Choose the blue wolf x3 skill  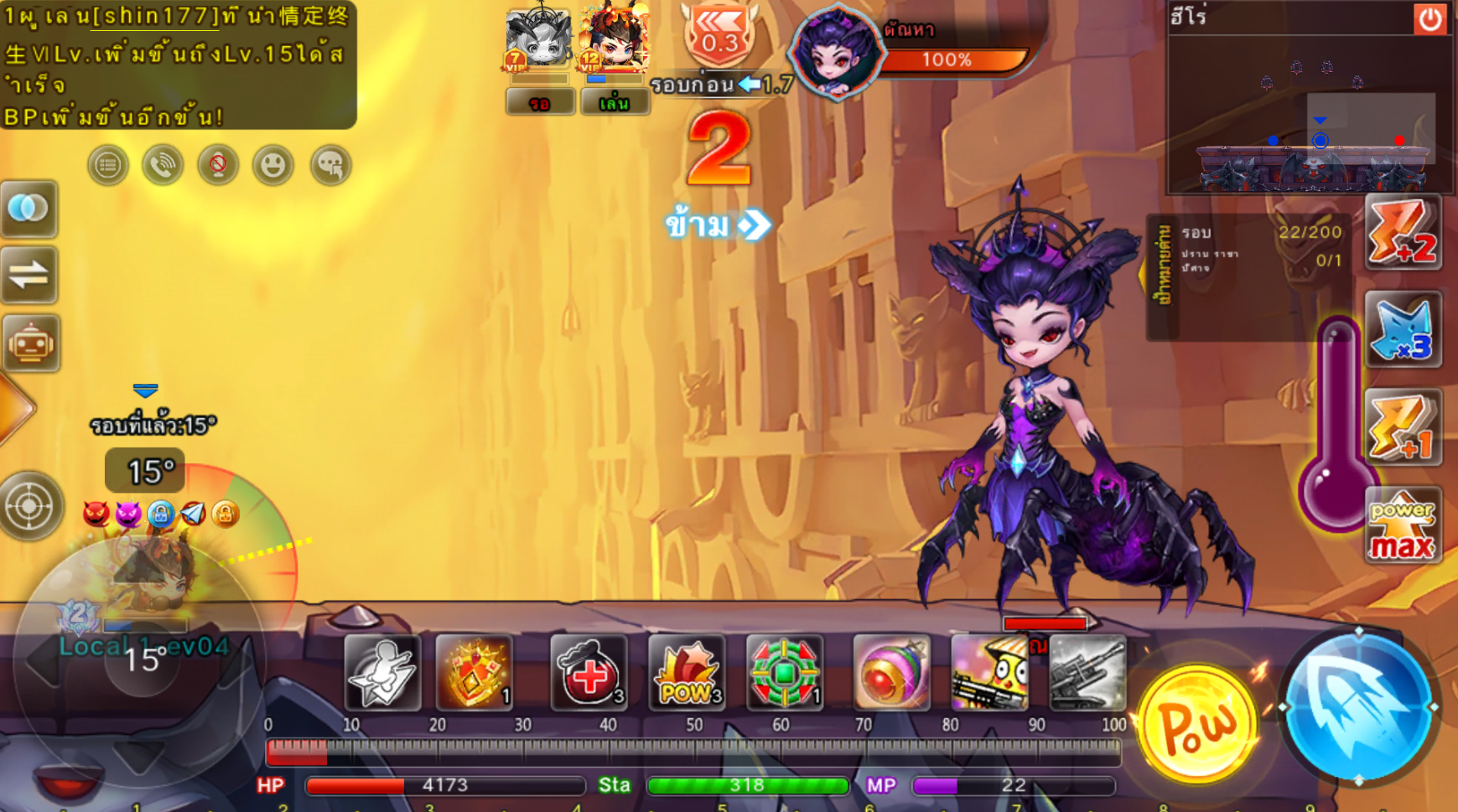[1403, 330]
